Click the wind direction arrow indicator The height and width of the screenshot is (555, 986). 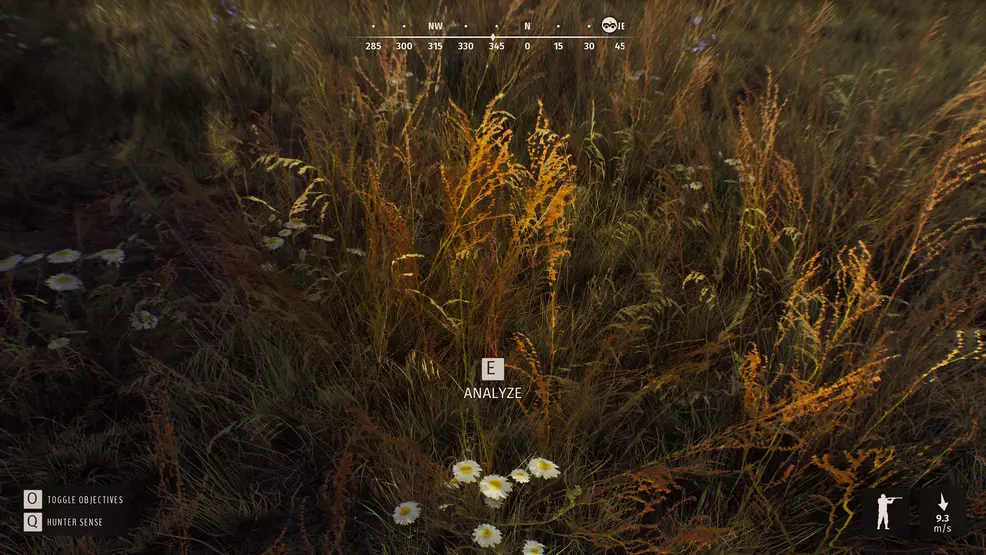click(x=942, y=502)
